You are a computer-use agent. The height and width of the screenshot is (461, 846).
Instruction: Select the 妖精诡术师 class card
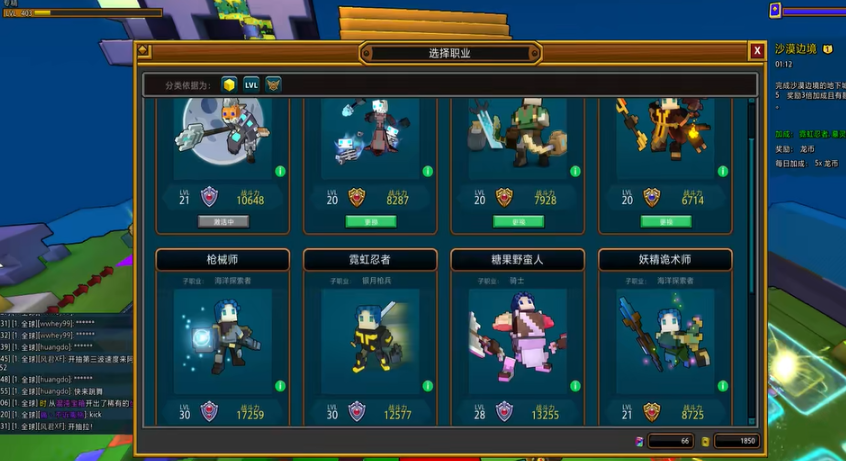[x=665, y=340]
